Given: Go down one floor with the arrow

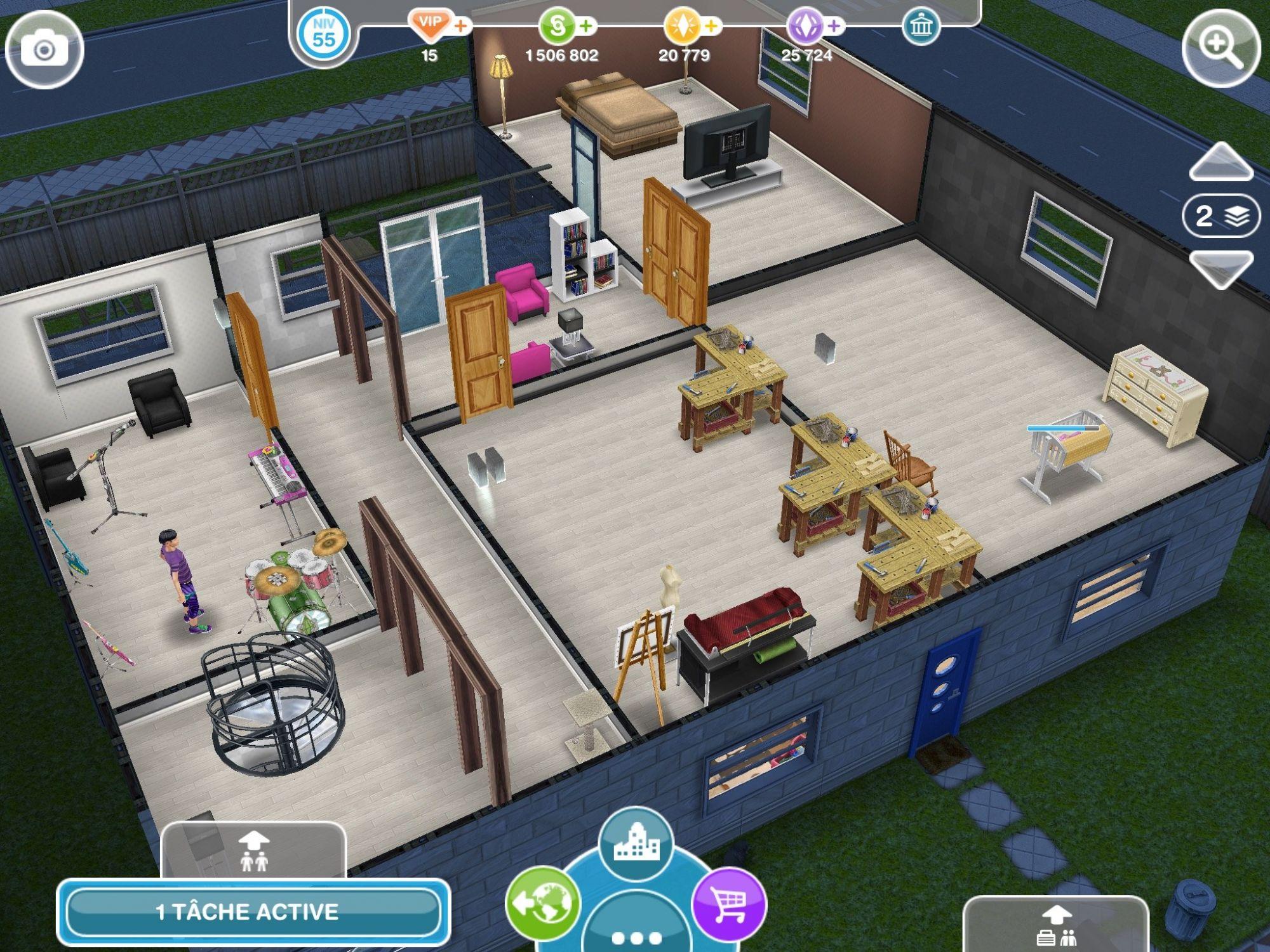Looking at the screenshot, I should [x=1220, y=268].
